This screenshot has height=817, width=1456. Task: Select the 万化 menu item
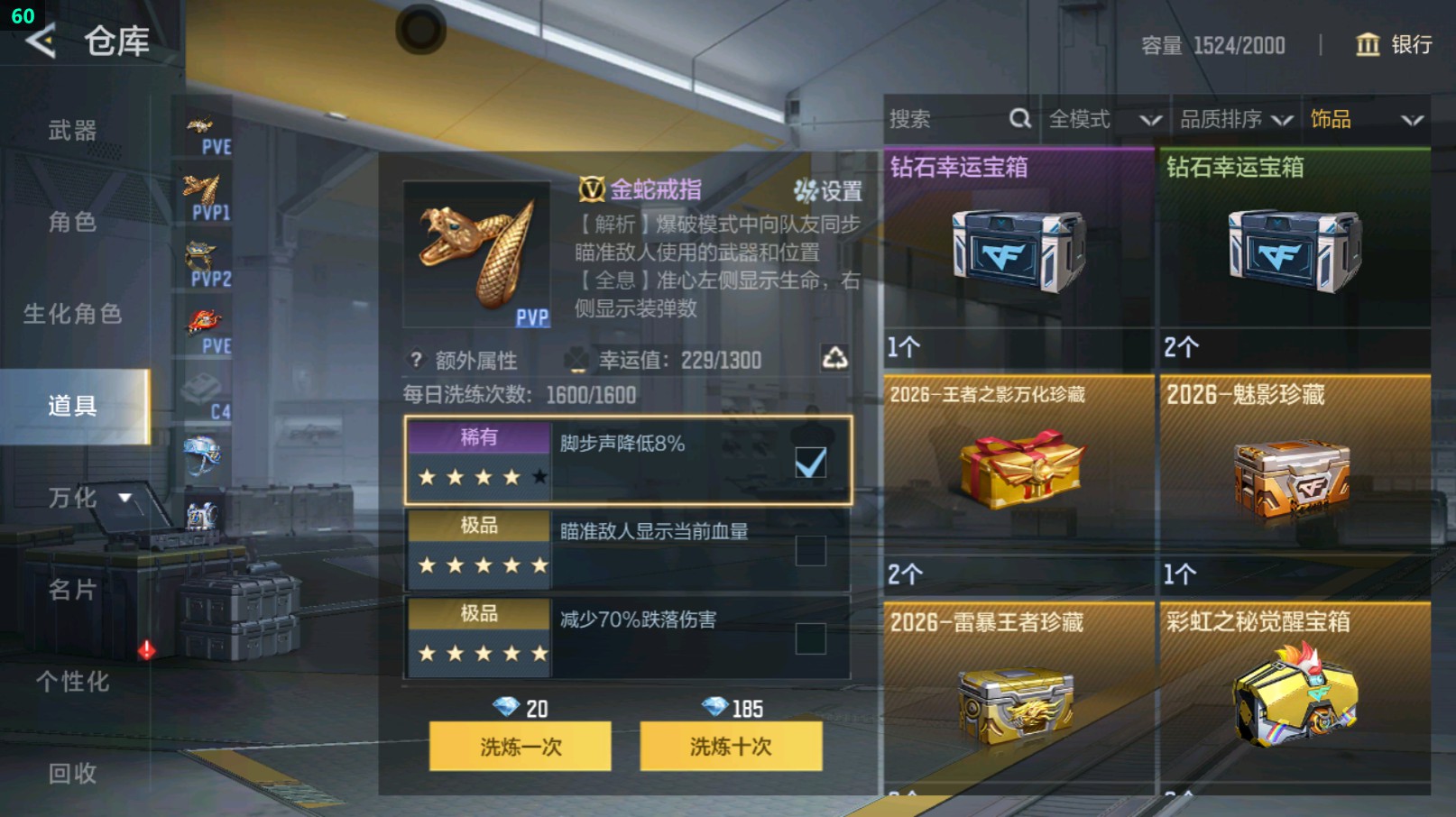(x=72, y=498)
